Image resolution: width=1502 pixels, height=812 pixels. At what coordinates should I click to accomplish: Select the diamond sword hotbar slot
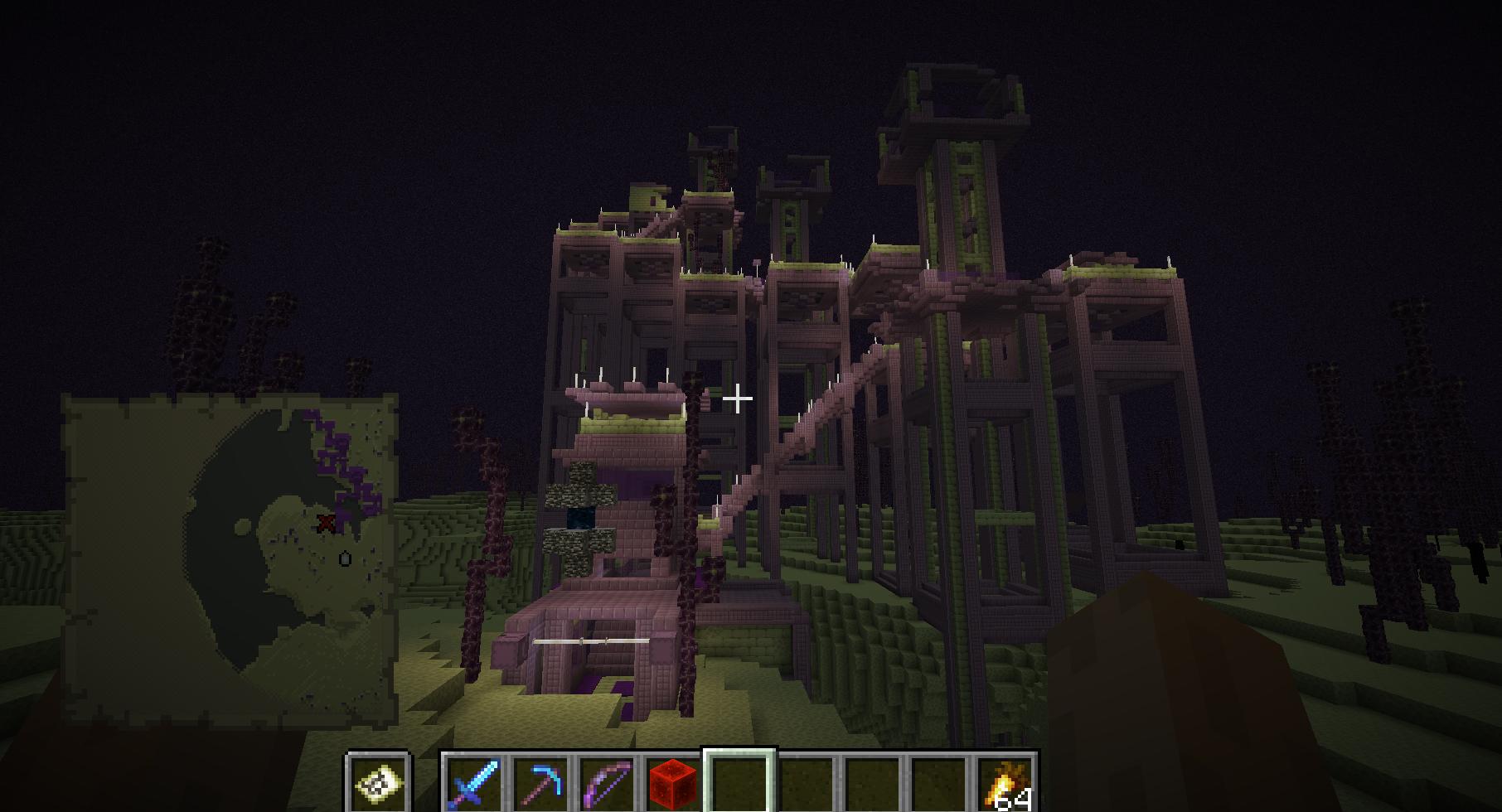473,782
